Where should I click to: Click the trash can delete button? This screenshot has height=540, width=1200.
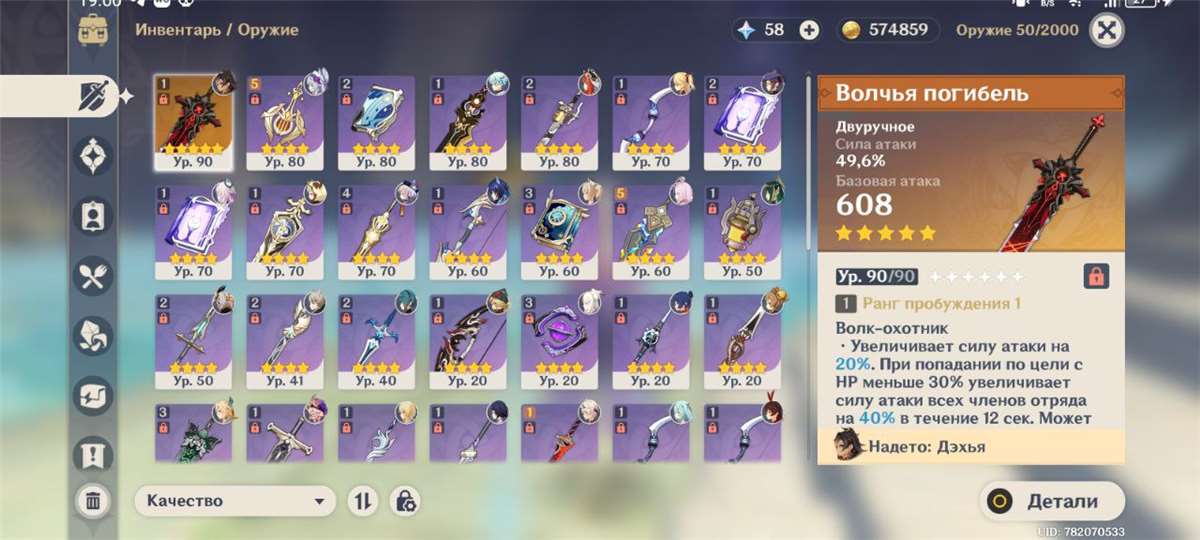pos(93,501)
